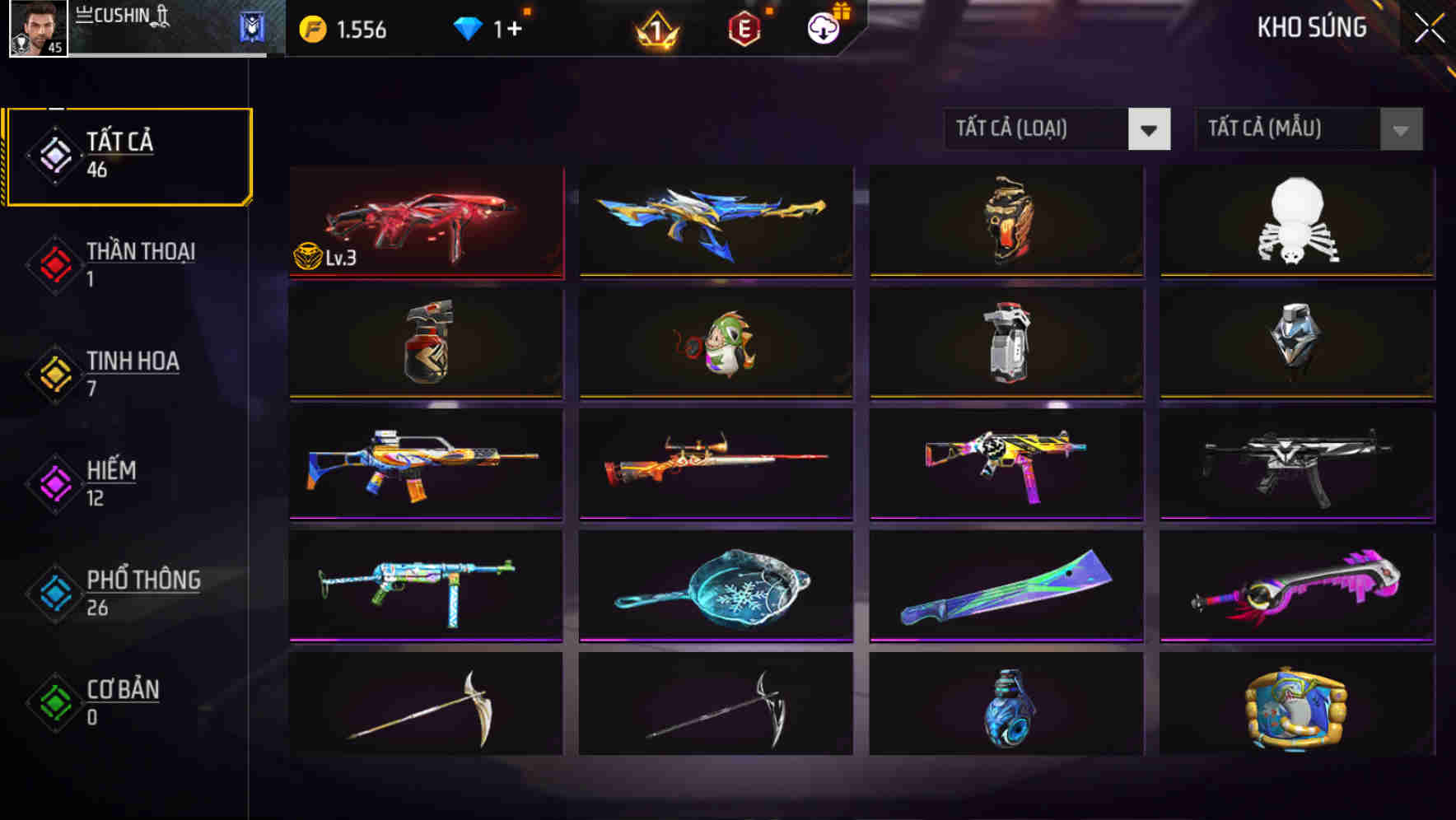The height and width of the screenshot is (820, 1456).
Task: Click the red E event badge icon
Action: [x=744, y=27]
